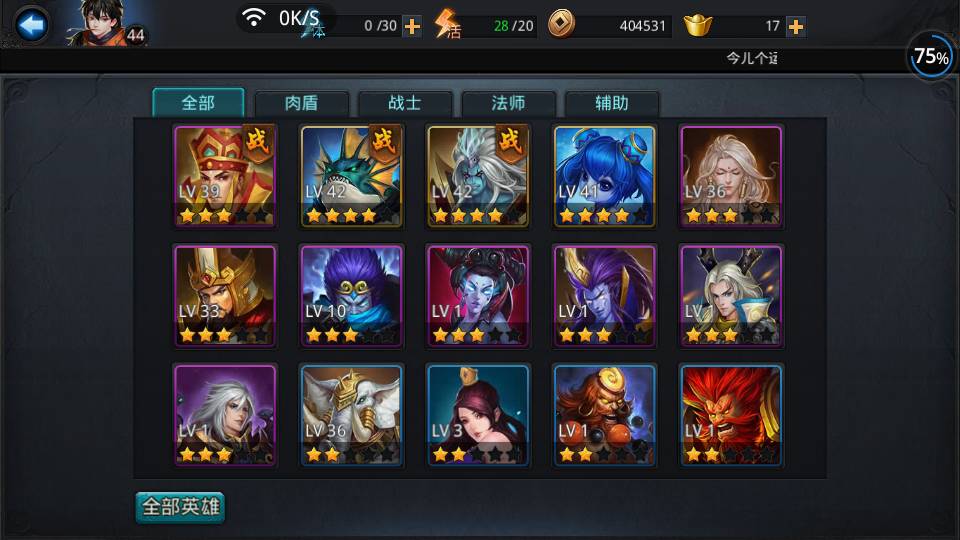Select the white-haired swordsman hero
Image resolution: width=960 pixels, height=540 pixels.
click(x=225, y=415)
